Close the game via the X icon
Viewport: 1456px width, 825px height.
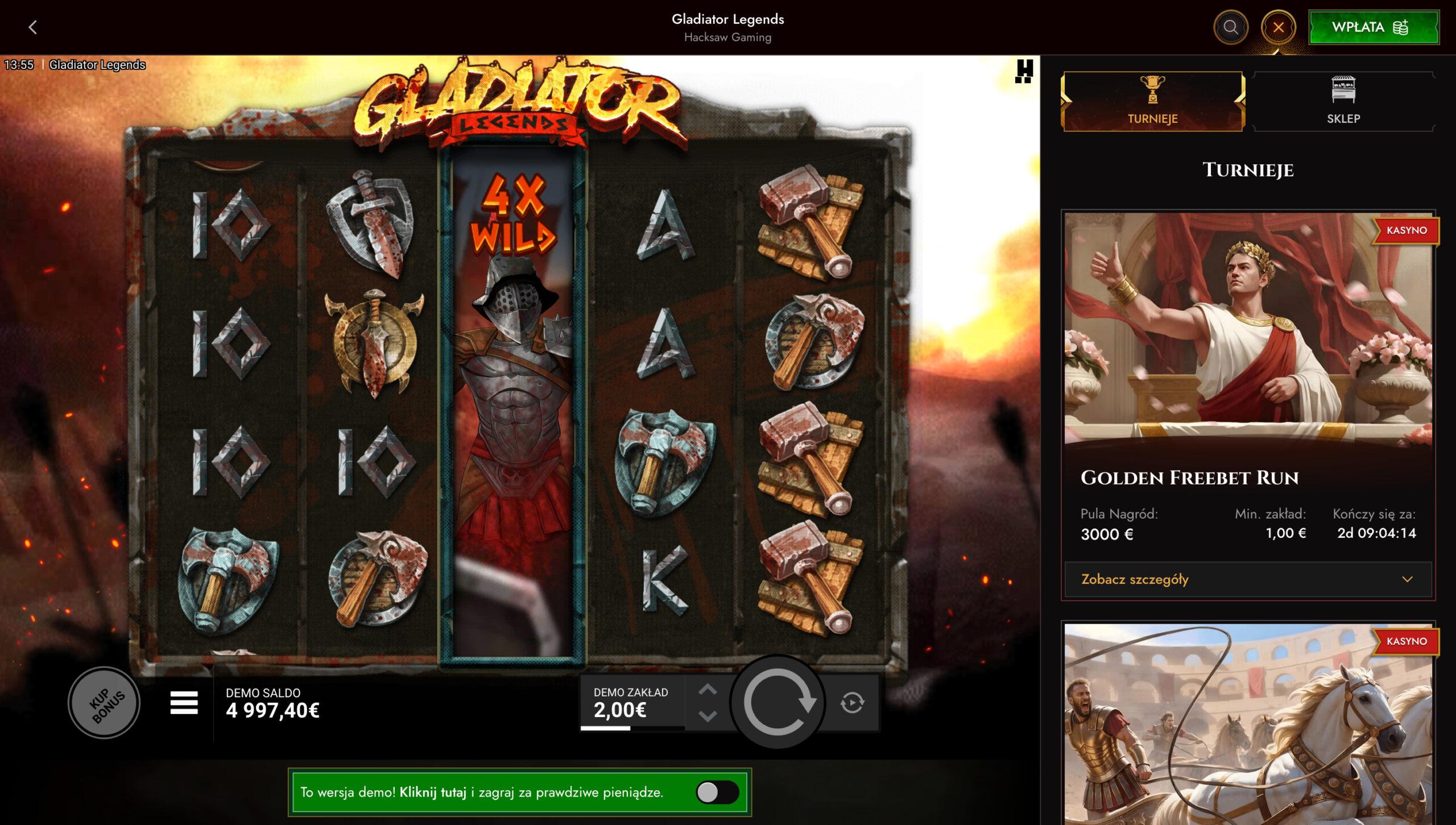pos(1280,26)
